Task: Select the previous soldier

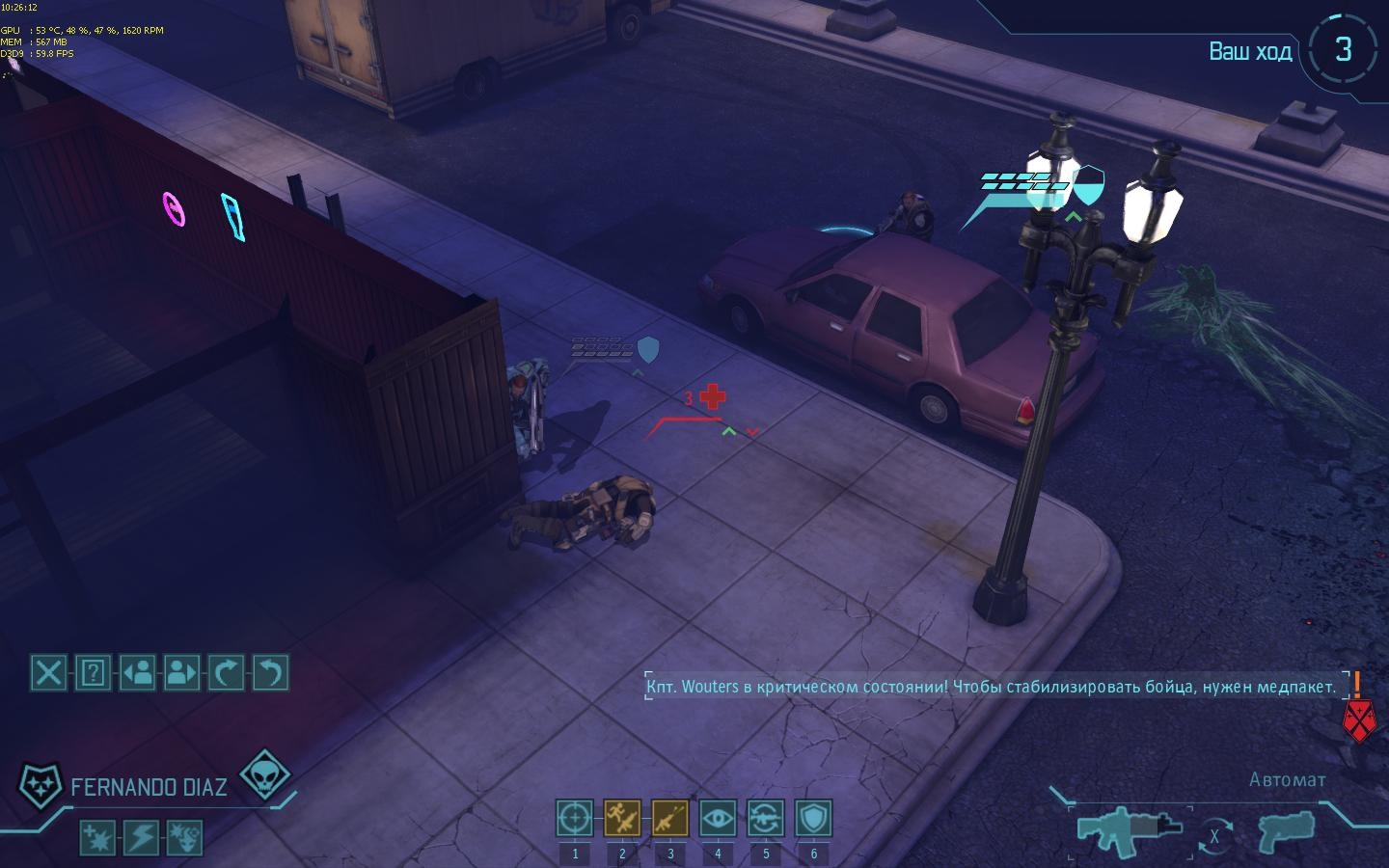Action: click(138, 672)
